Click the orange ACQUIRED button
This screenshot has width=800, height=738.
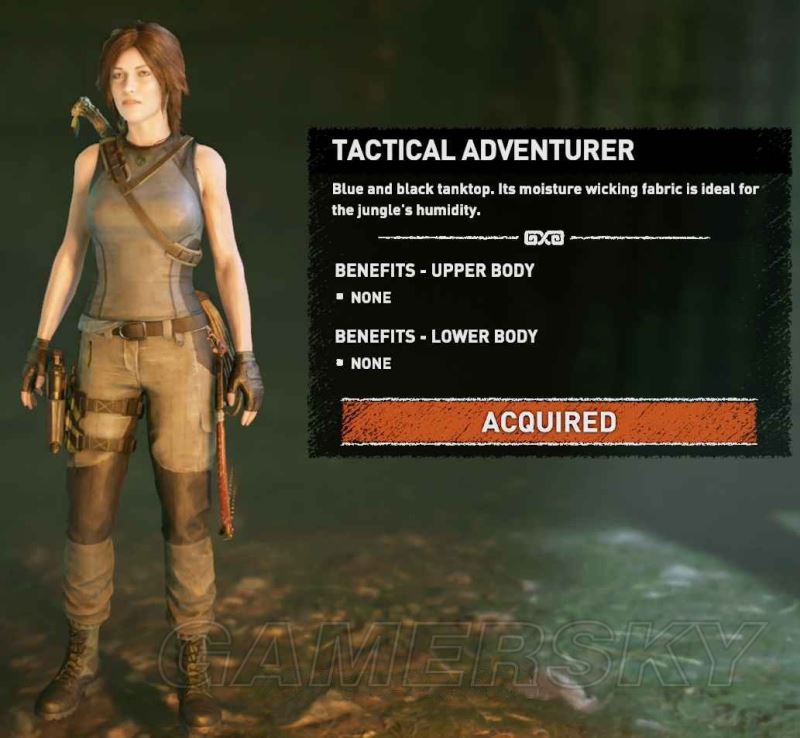(x=548, y=422)
